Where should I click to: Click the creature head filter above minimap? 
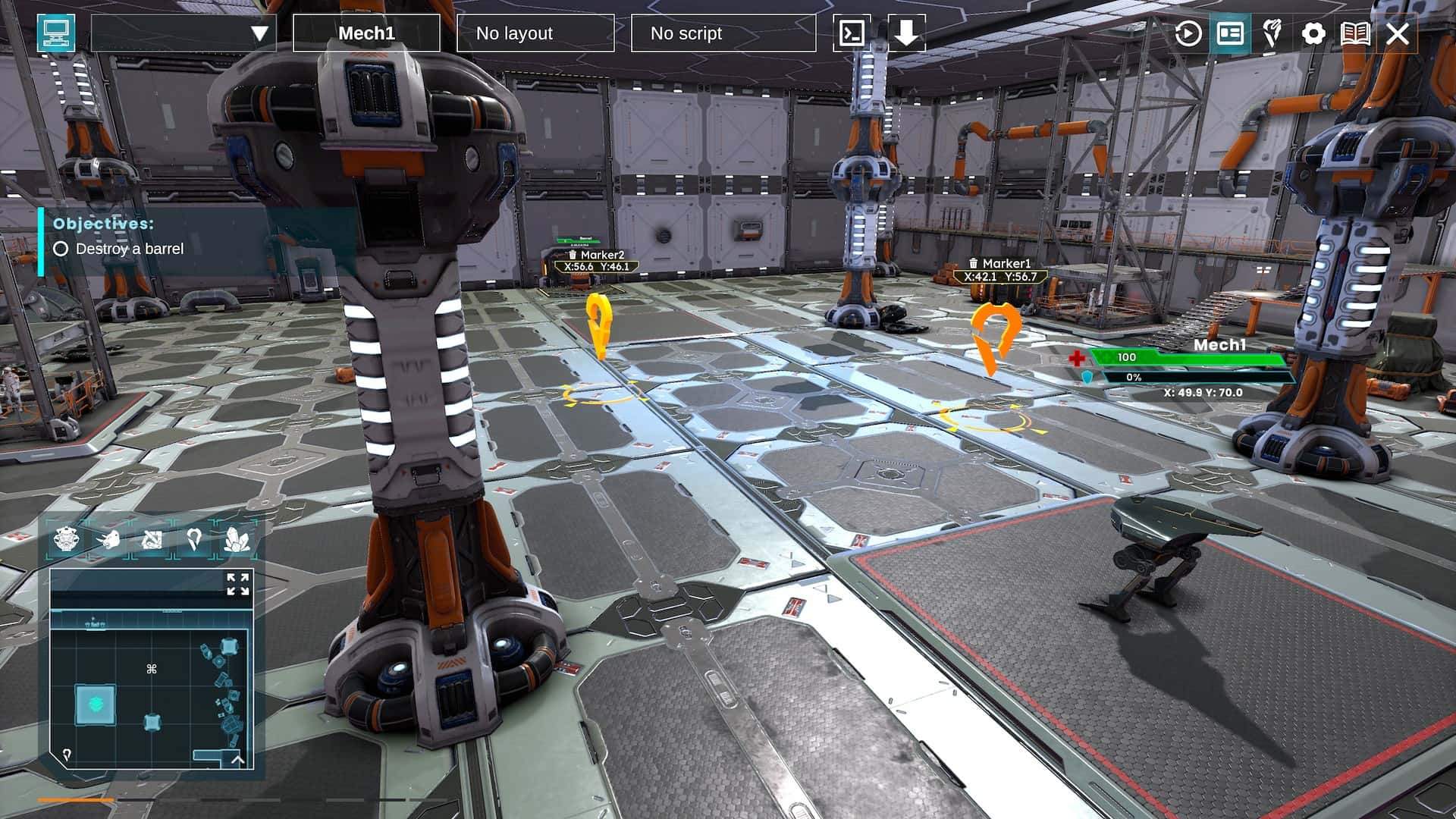pos(111,539)
